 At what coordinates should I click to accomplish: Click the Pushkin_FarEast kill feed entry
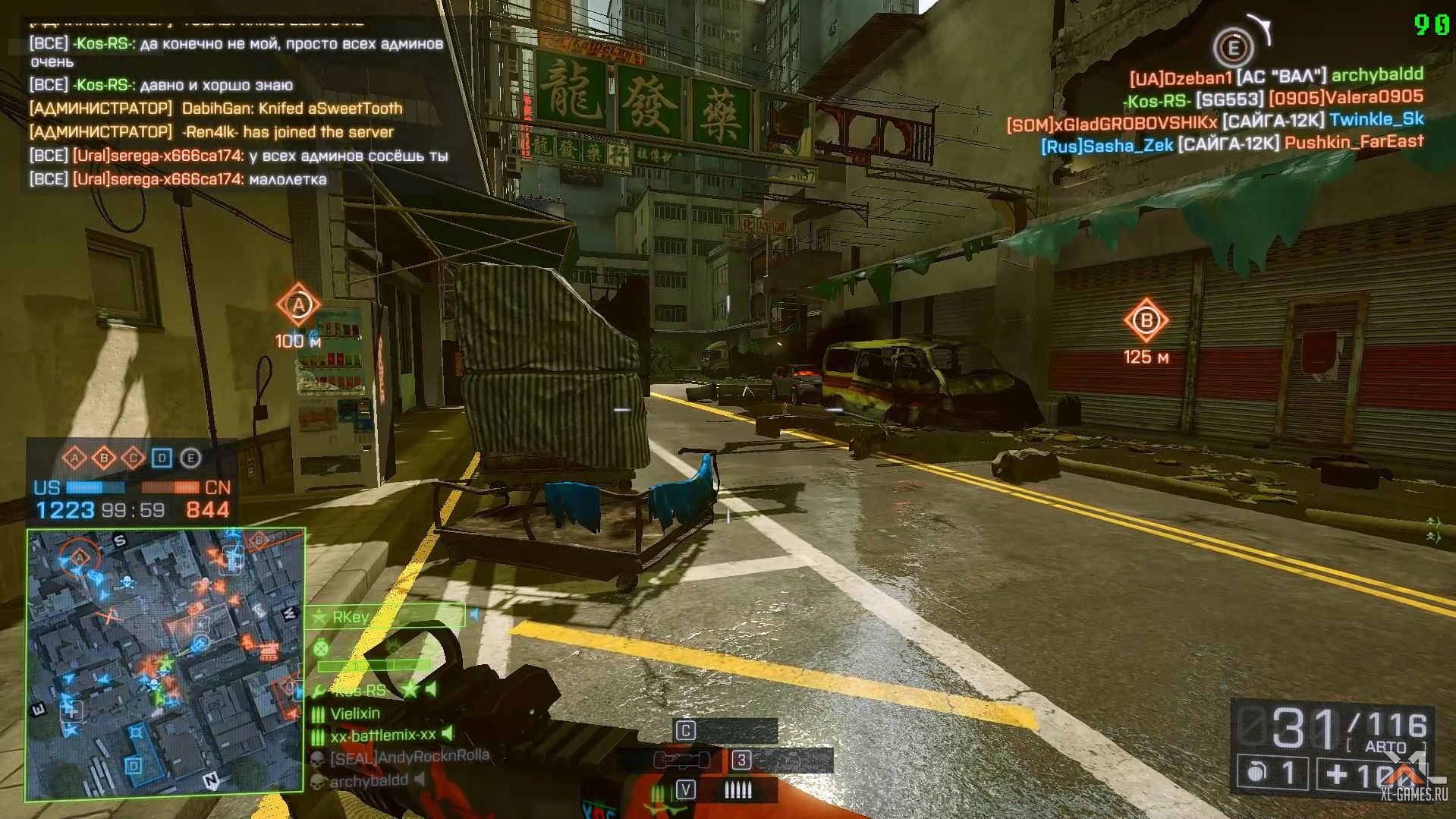tap(1354, 142)
